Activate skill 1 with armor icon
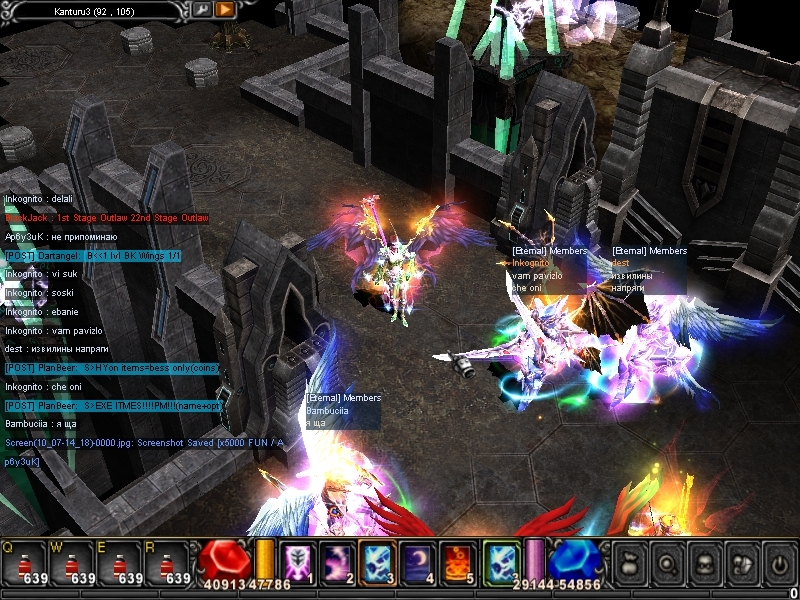This screenshot has height=600, width=800. (x=297, y=563)
